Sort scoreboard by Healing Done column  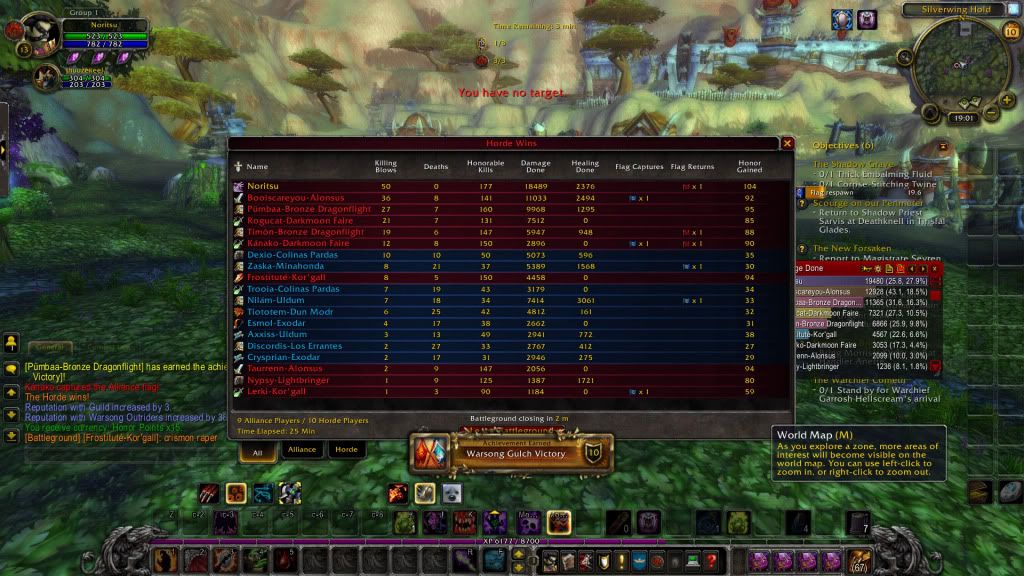585,166
